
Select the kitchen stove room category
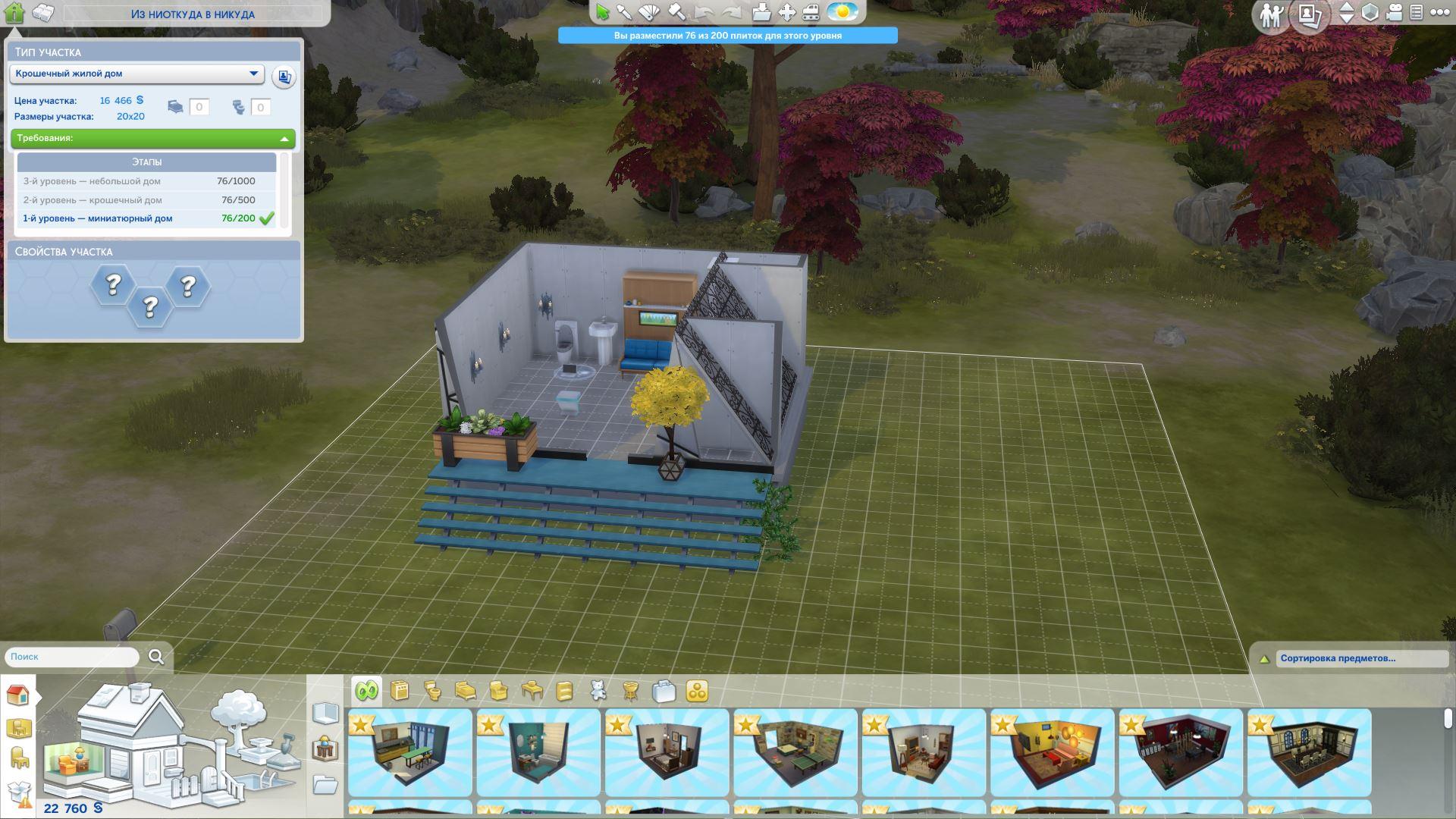click(x=400, y=691)
